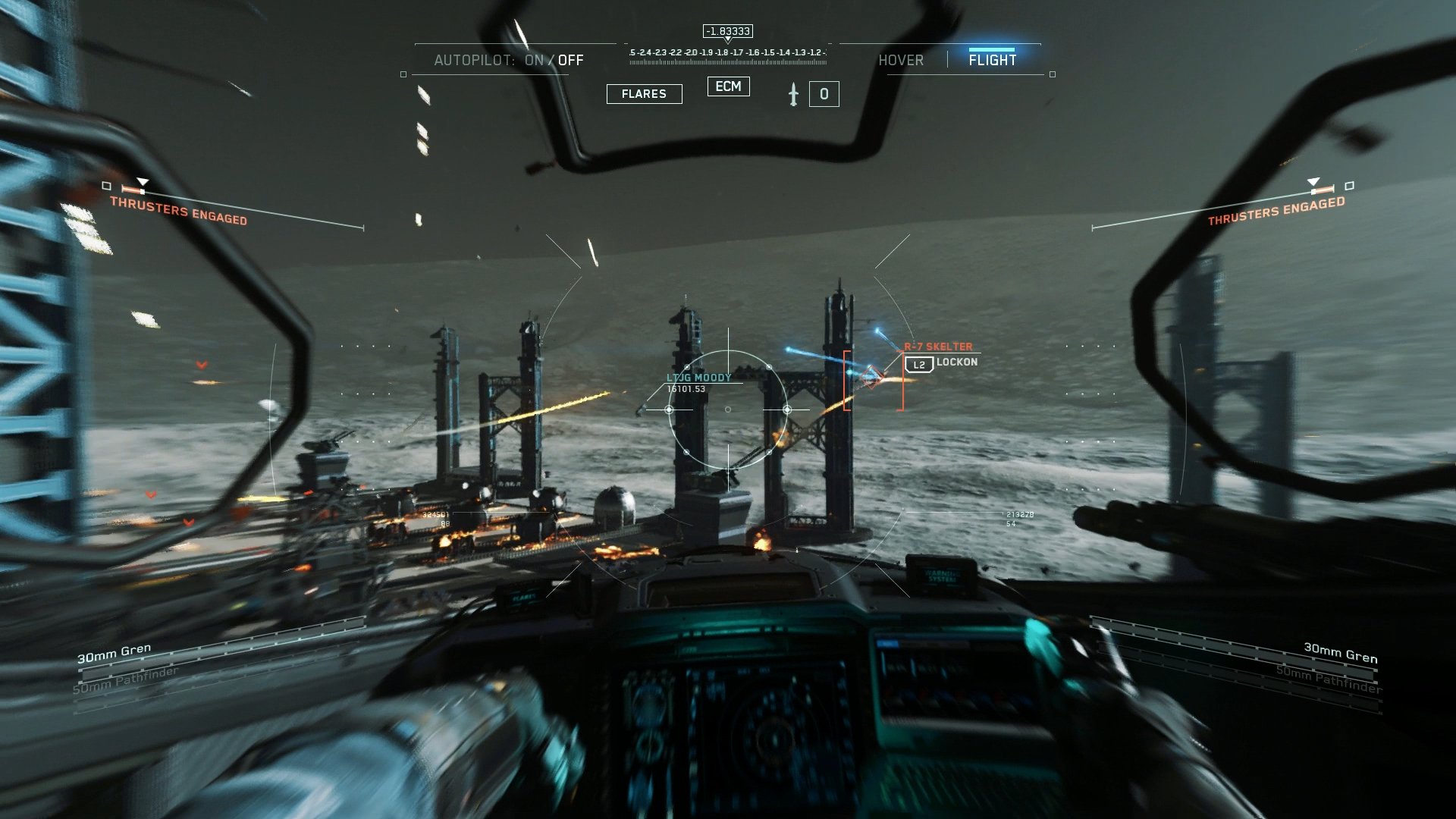Switch to HOVER mode
Image resolution: width=1456 pixels, height=819 pixels.
(902, 60)
